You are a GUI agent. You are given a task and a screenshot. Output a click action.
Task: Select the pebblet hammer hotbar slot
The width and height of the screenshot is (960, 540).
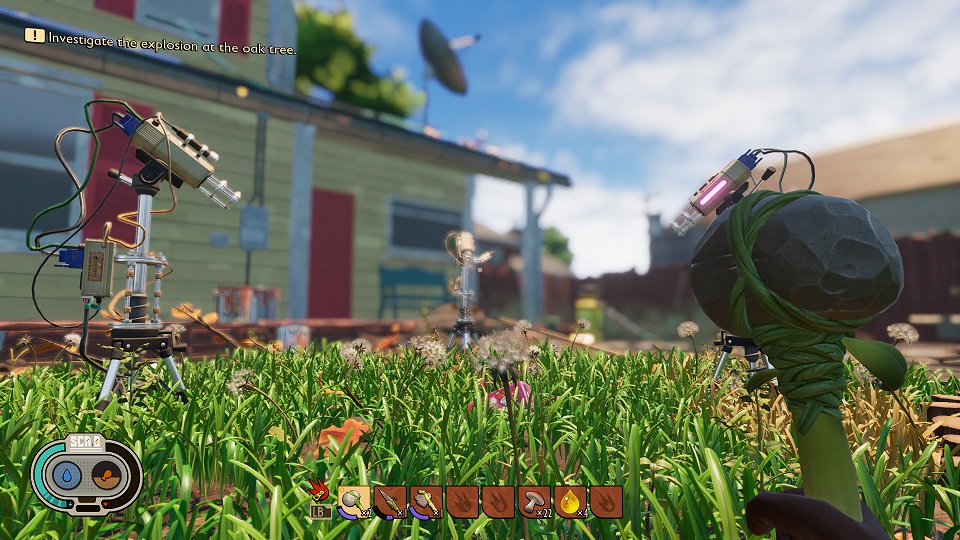355,500
